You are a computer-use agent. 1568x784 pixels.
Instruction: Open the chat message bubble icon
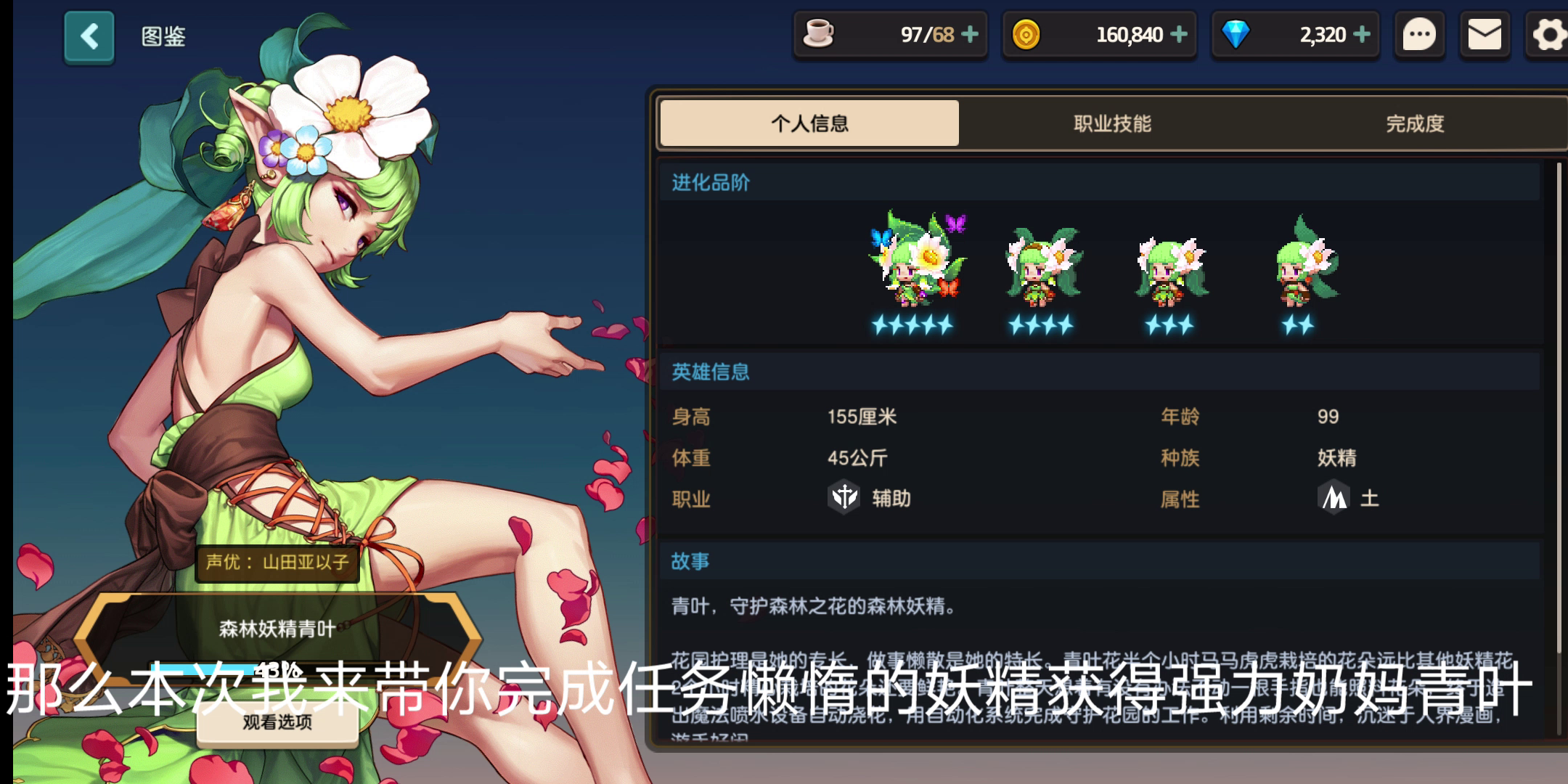click(1419, 34)
